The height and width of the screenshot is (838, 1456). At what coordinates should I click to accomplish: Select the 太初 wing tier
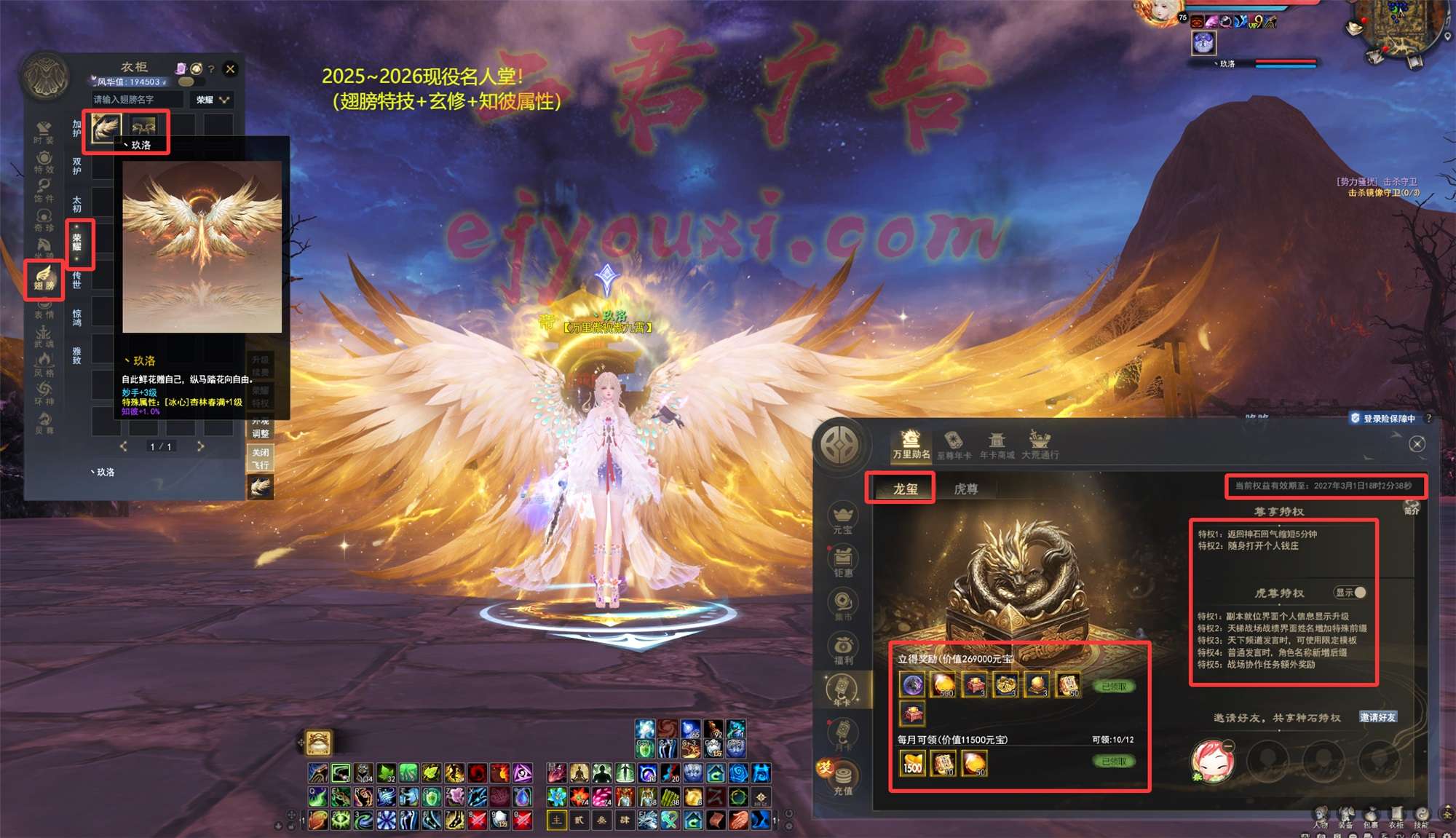click(77, 203)
